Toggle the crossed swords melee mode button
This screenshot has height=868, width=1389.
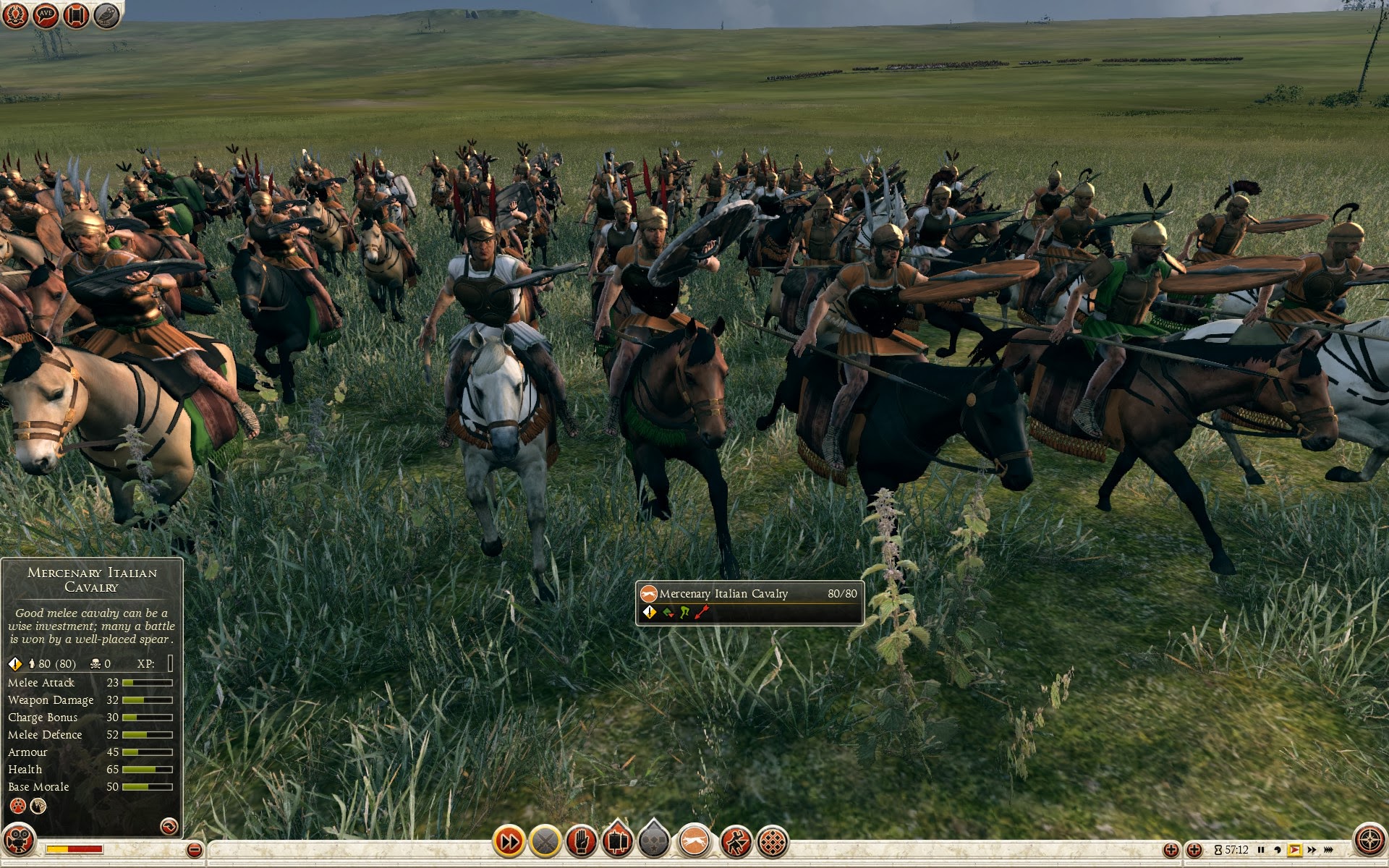click(x=545, y=841)
